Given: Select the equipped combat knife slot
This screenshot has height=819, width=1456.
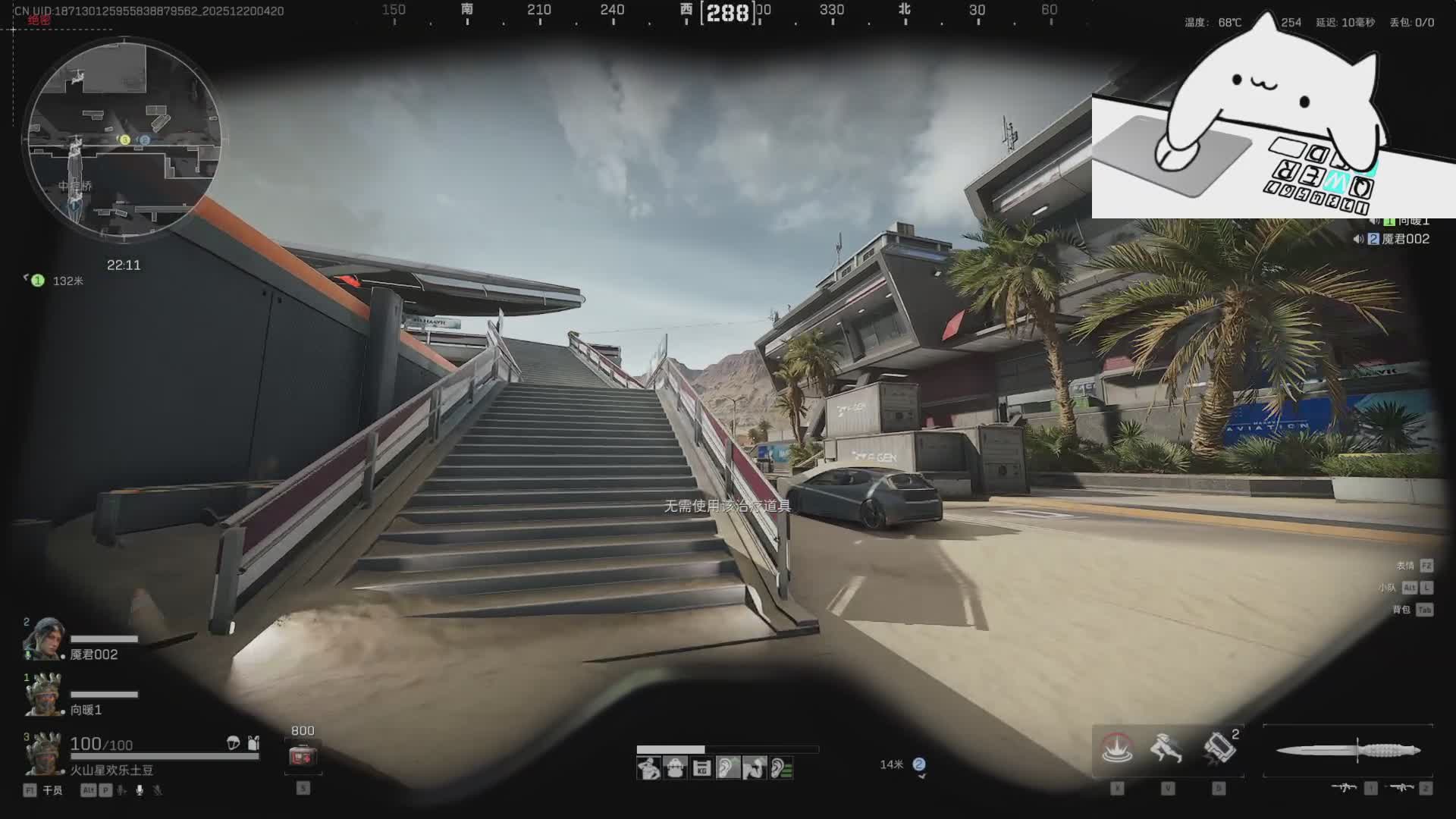Looking at the screenshot, I should tap(1348, 751).
